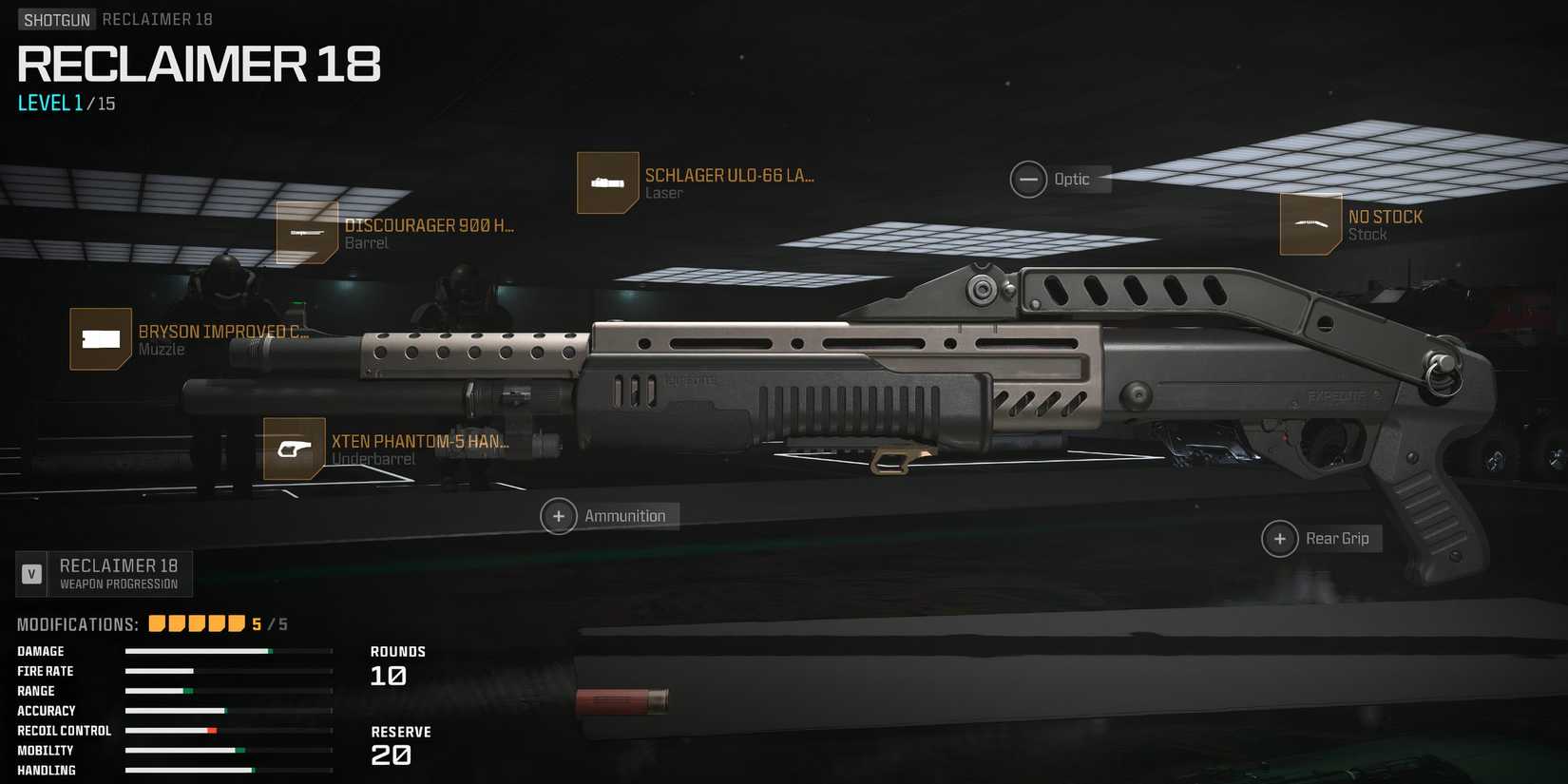Image resolution: width=1568 pixels, height=784 pixels.
Task: Click the No Stock attachment icon
Action: click(x=1312, y=224)
